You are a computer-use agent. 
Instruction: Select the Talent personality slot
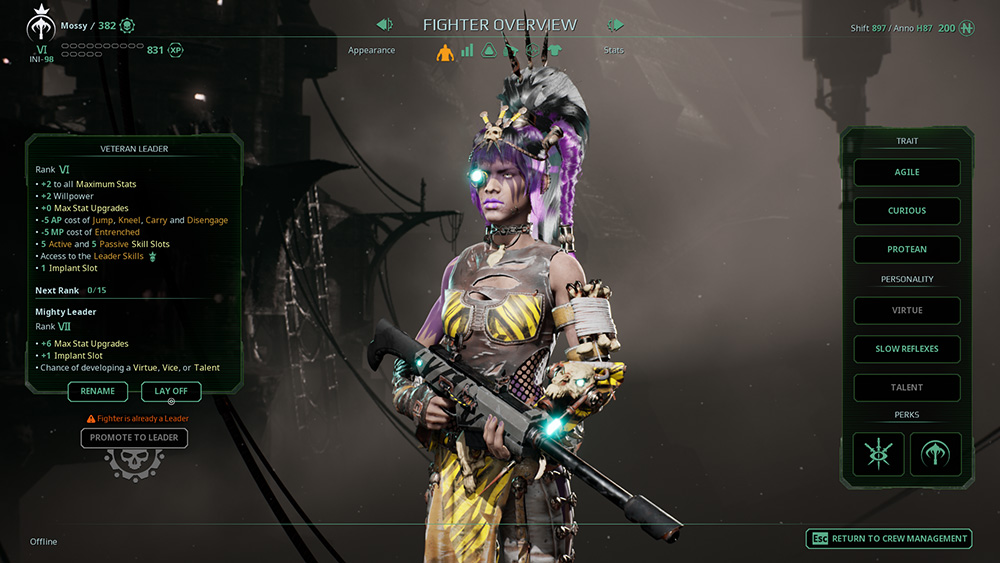pyautogui.click(x=907, y=387)
